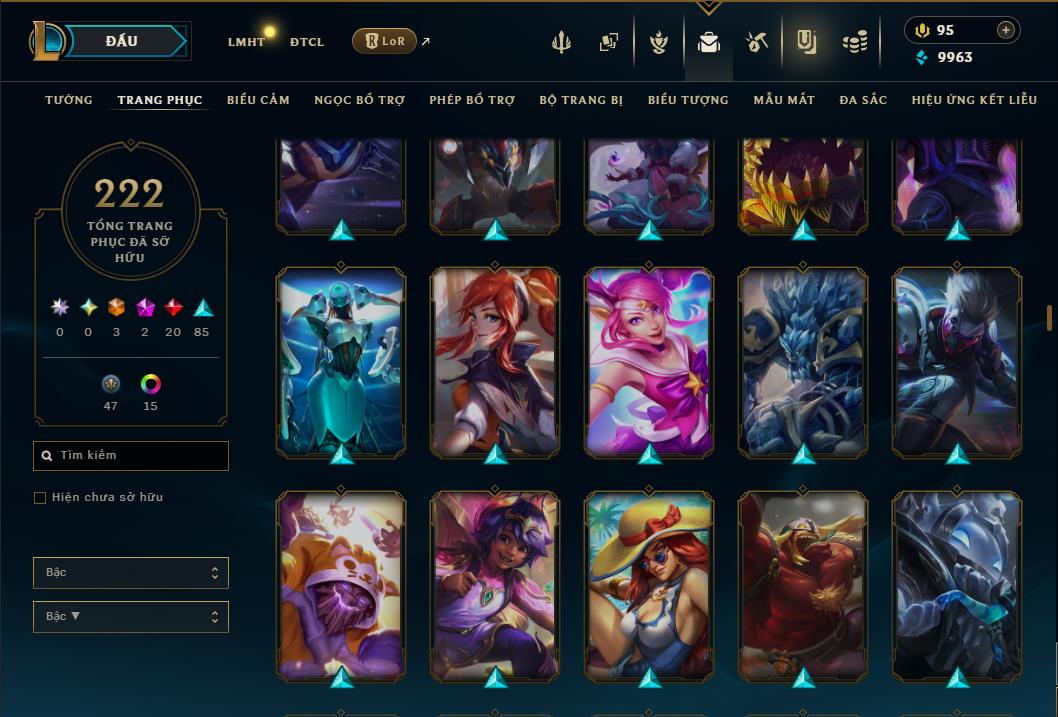View the ĐA SẮC chromas tab

pyautogui.click(x=863, y=100)
